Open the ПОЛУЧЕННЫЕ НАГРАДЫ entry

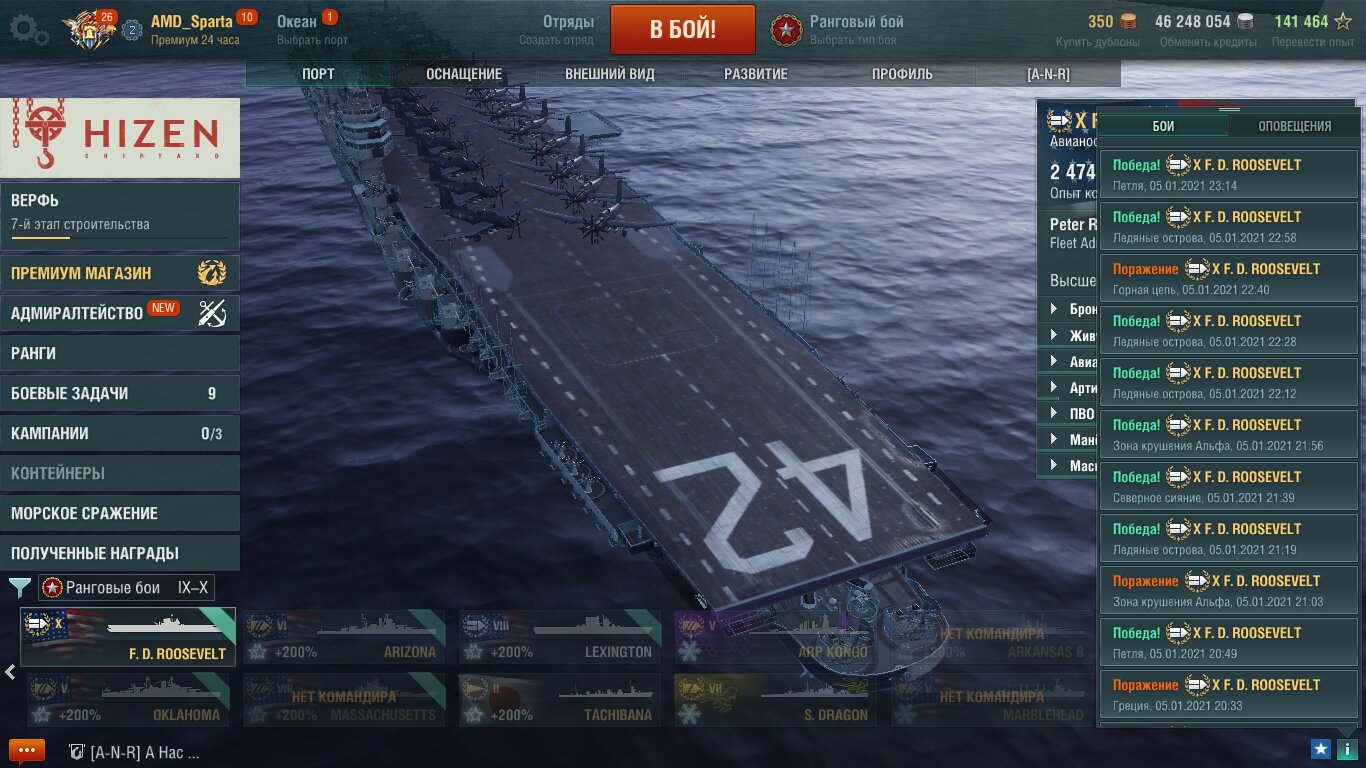click(120, 553)
